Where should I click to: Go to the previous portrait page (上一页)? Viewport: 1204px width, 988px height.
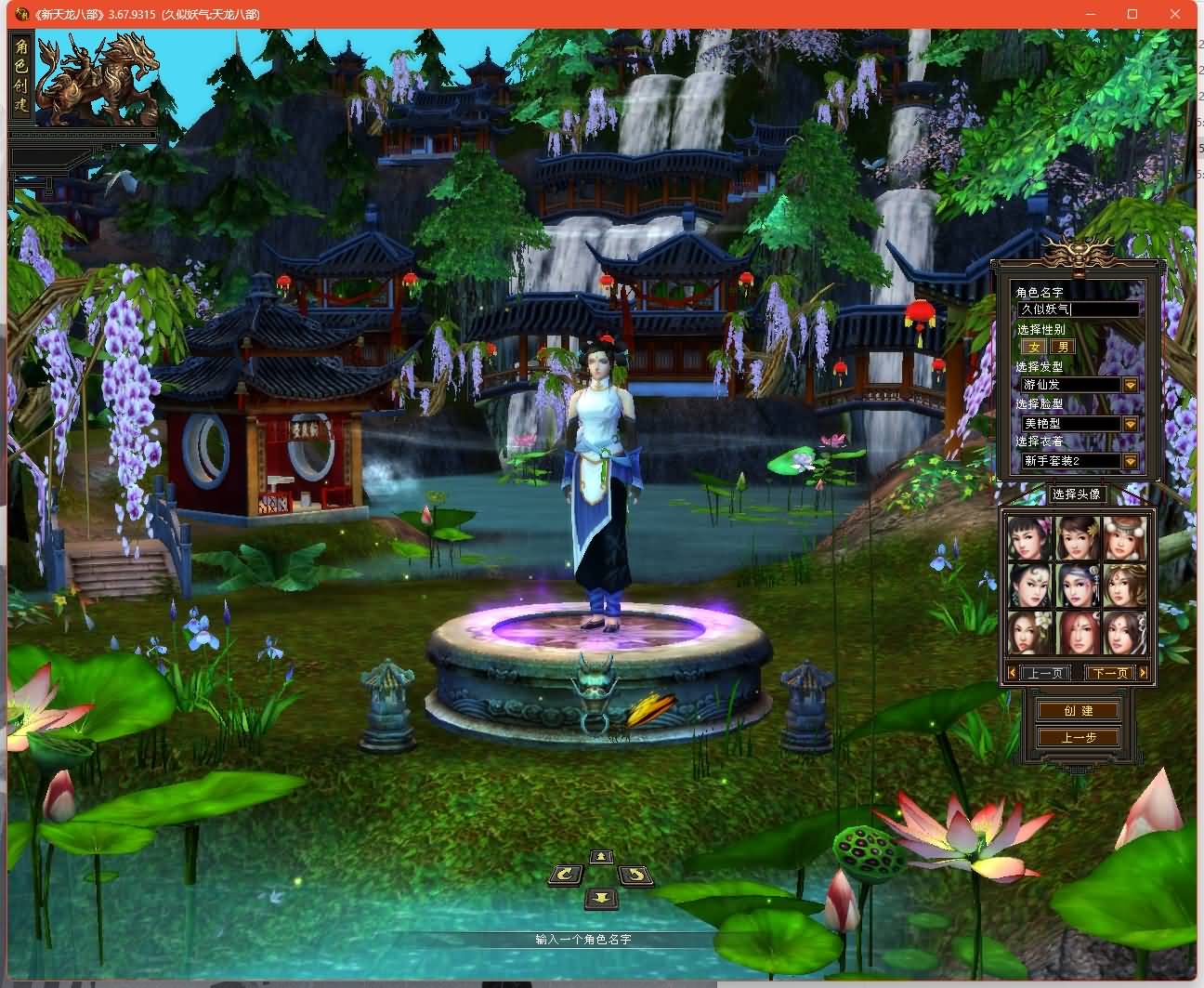pos(1044,673)
